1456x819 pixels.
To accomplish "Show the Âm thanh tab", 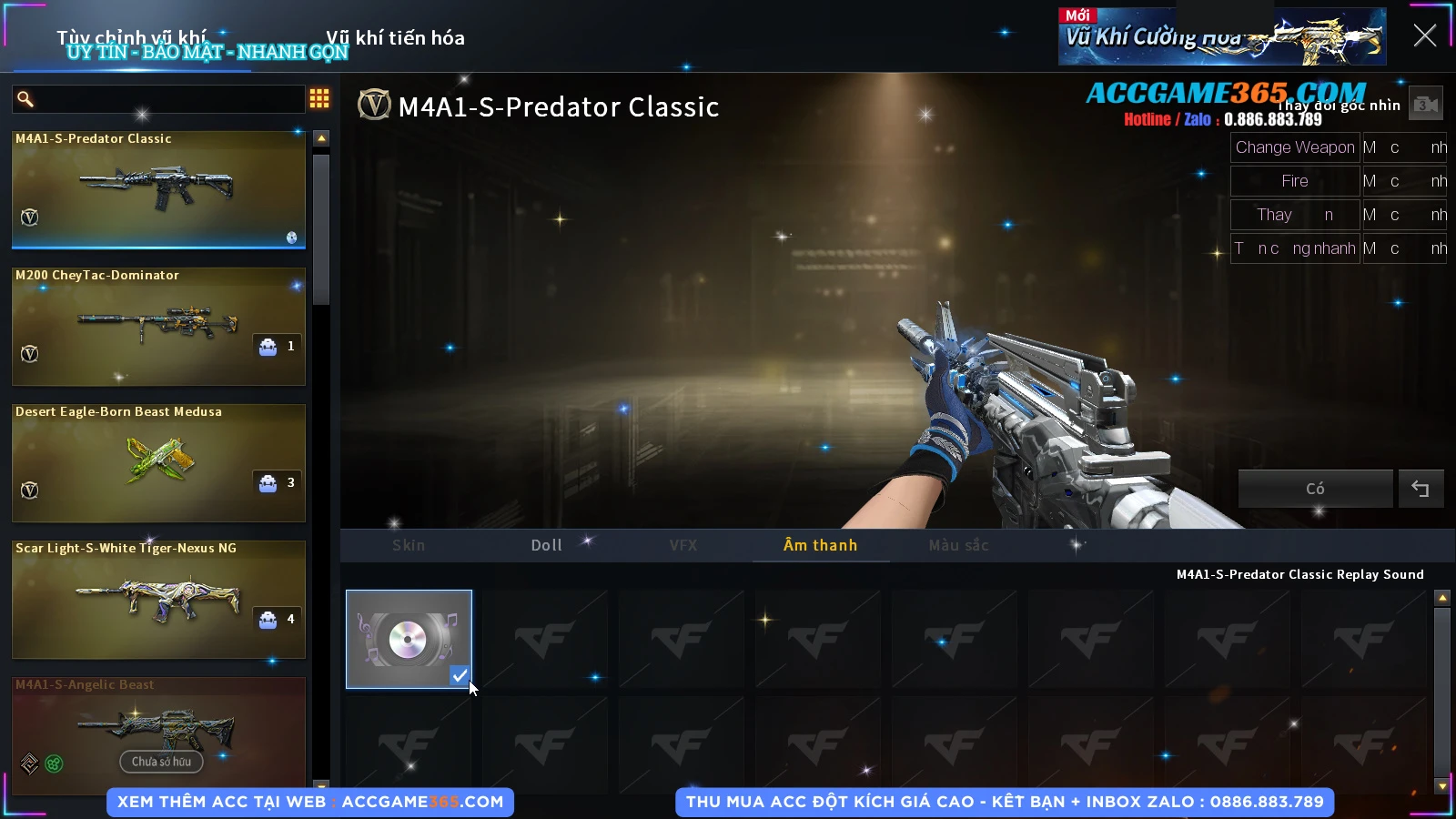I will (820, 545).
